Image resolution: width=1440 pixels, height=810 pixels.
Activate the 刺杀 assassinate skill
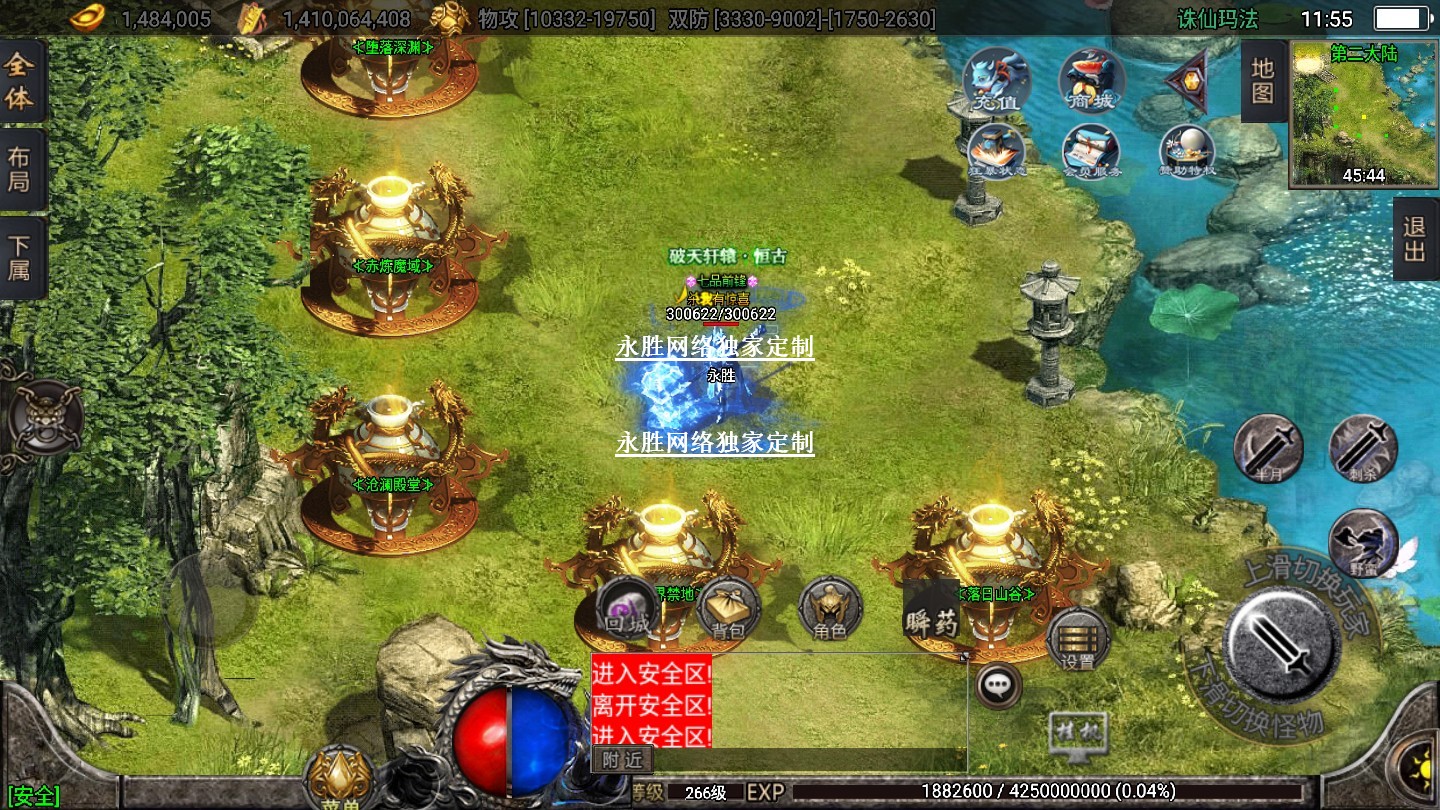(1363, 447)
